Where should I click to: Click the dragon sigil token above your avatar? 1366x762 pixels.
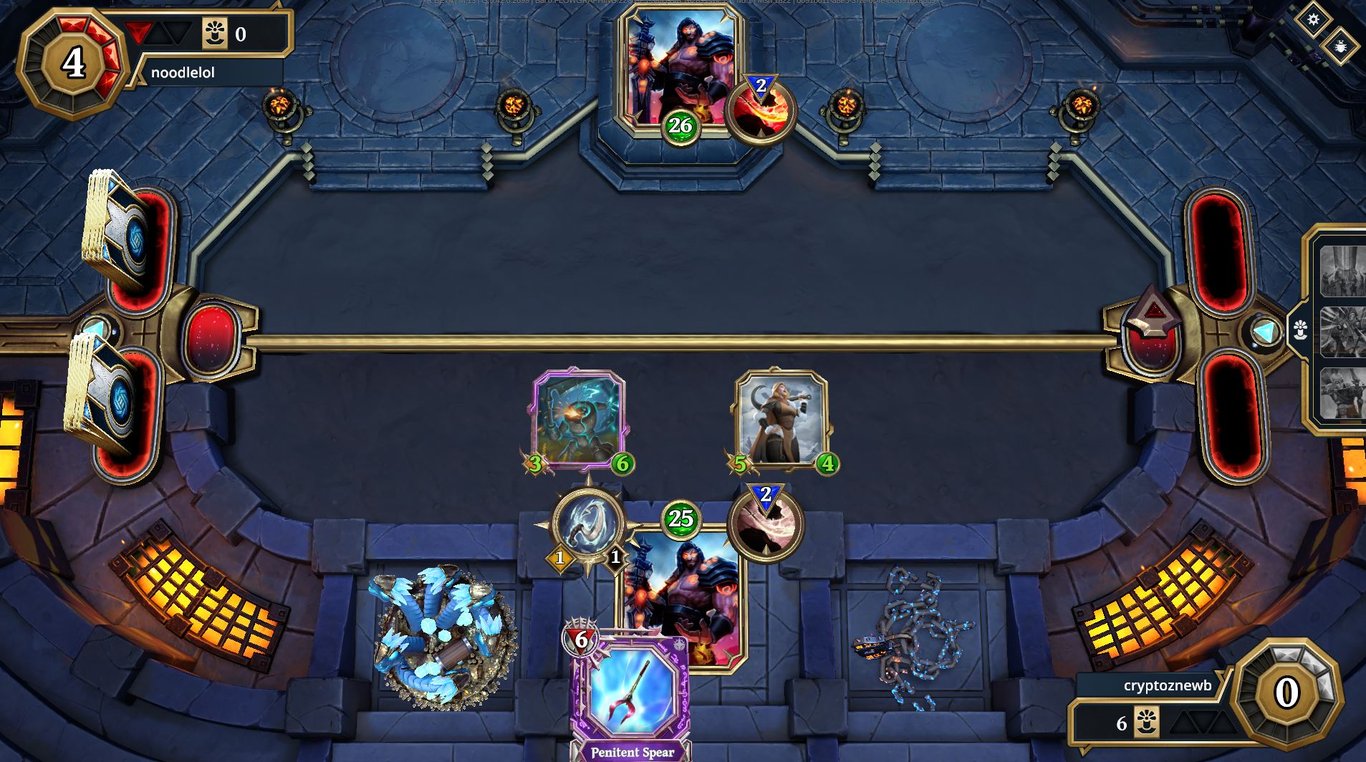pyautogui.click(x=587, y=530)
